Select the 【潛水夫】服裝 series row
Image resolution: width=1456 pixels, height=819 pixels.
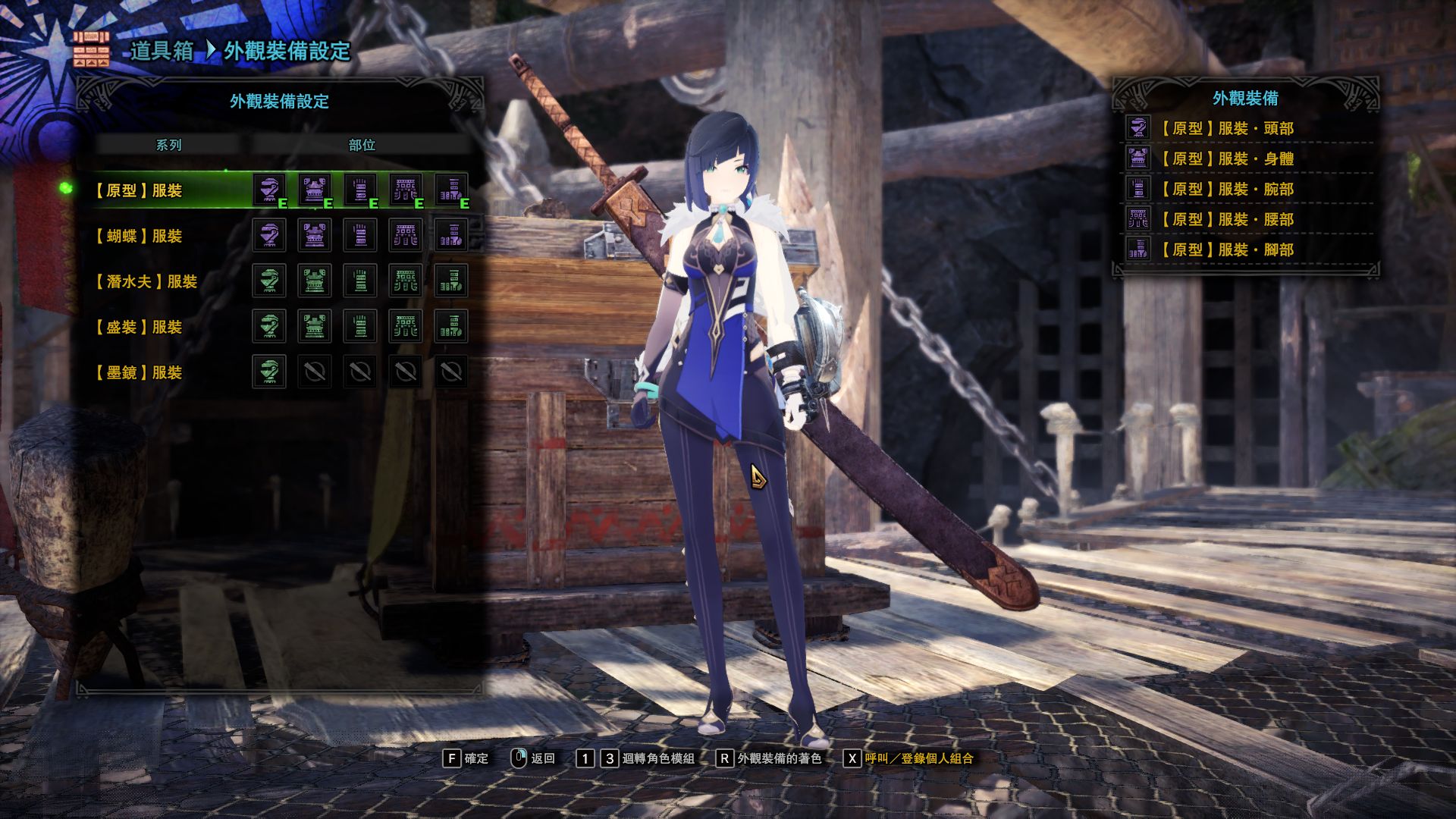[145, 281]
